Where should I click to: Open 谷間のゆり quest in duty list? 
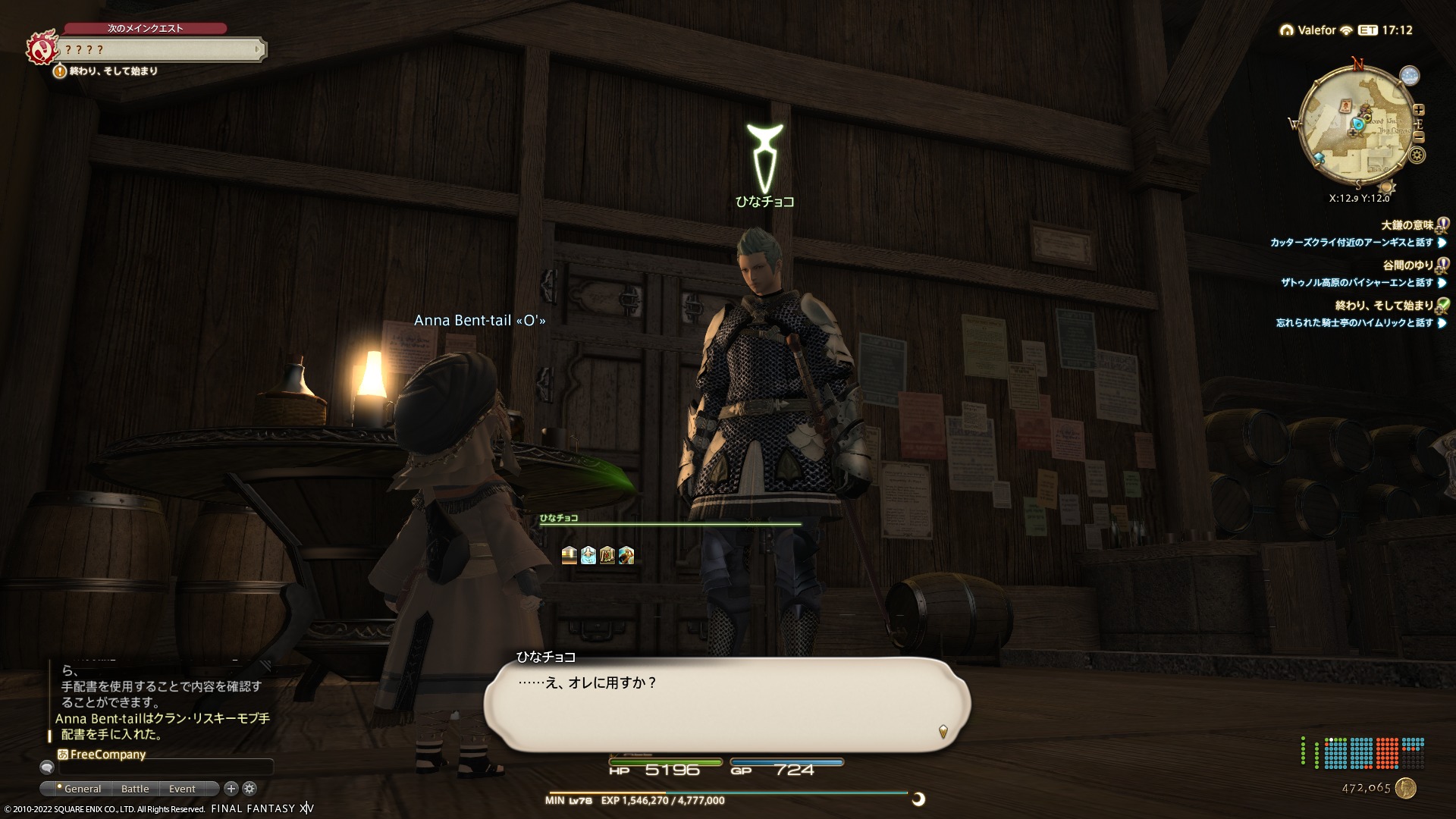[x=1407, y=265]
